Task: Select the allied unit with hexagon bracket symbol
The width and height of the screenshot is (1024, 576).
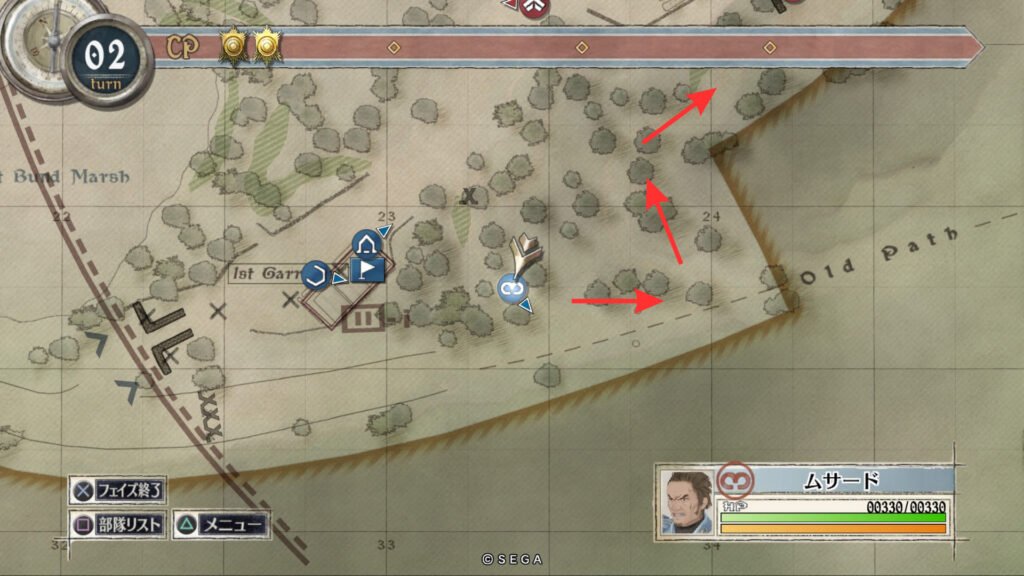Action: pos(316,274)
